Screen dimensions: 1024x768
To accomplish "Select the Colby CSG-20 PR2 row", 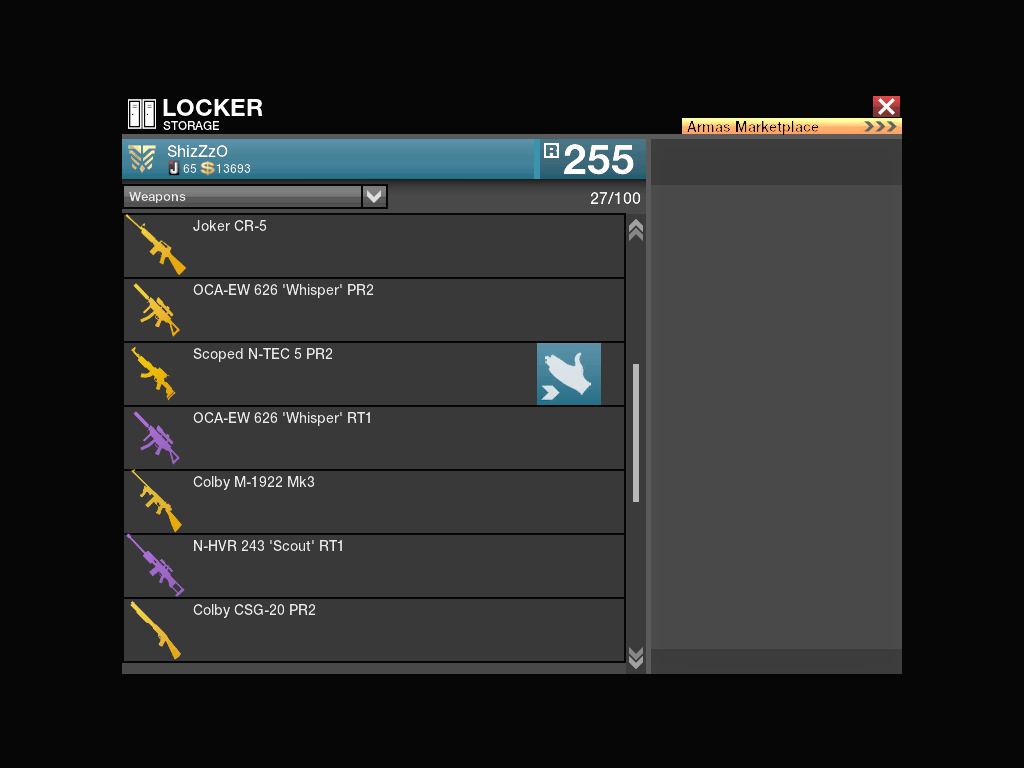I will 374,630.
